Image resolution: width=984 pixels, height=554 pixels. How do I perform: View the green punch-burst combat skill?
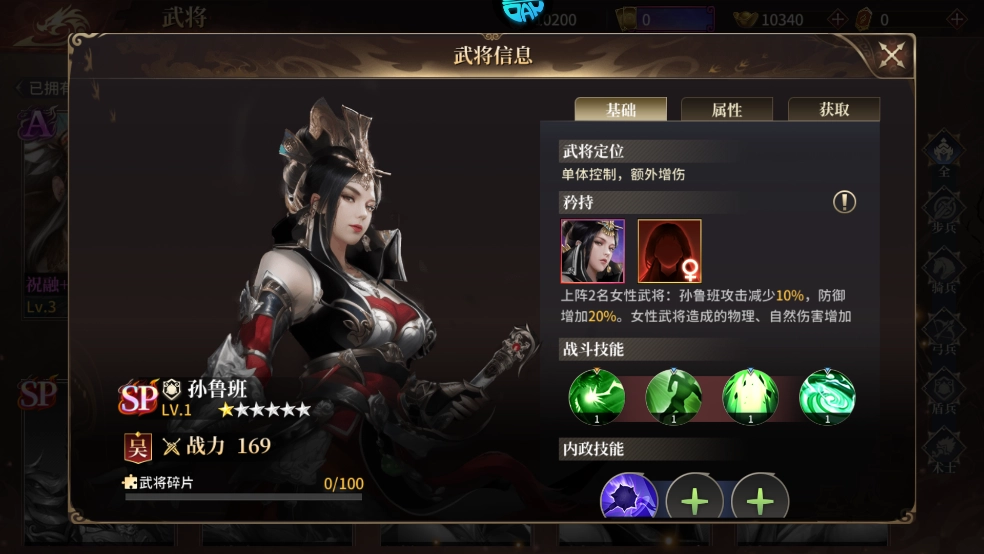(x=597, y=396)
